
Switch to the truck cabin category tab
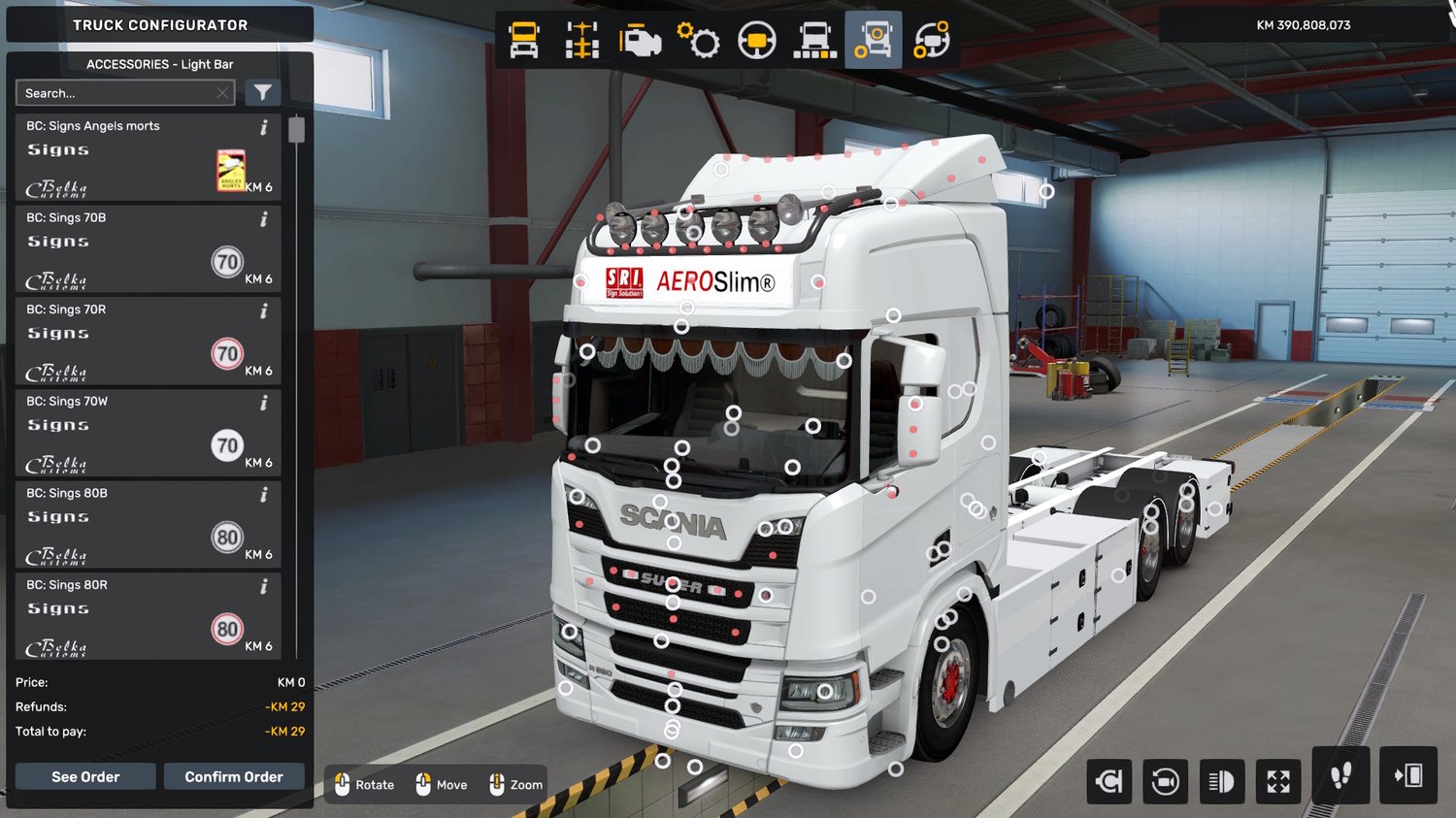(x=524, y=41)
